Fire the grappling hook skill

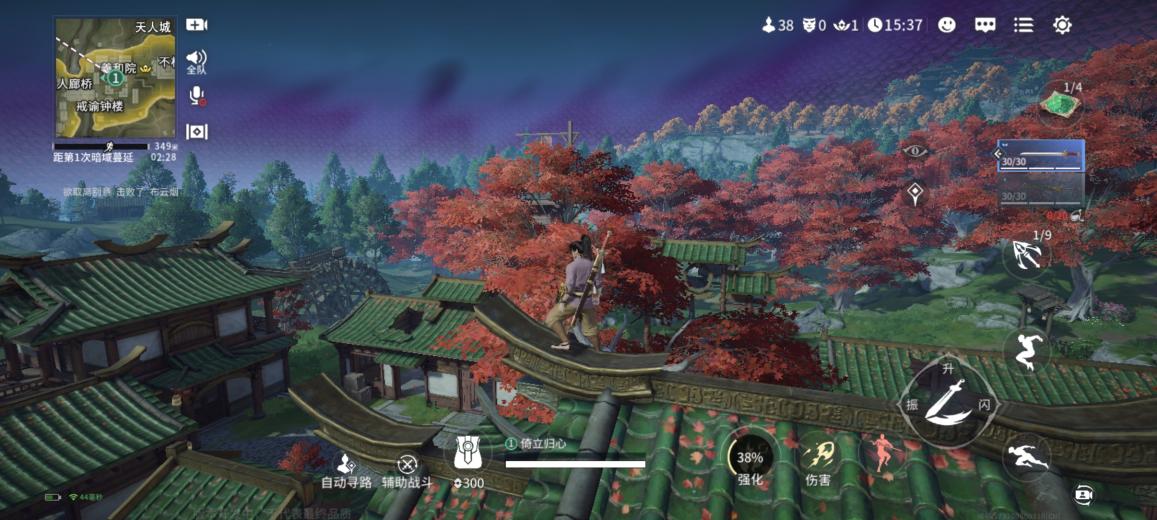coord(1027,257)
